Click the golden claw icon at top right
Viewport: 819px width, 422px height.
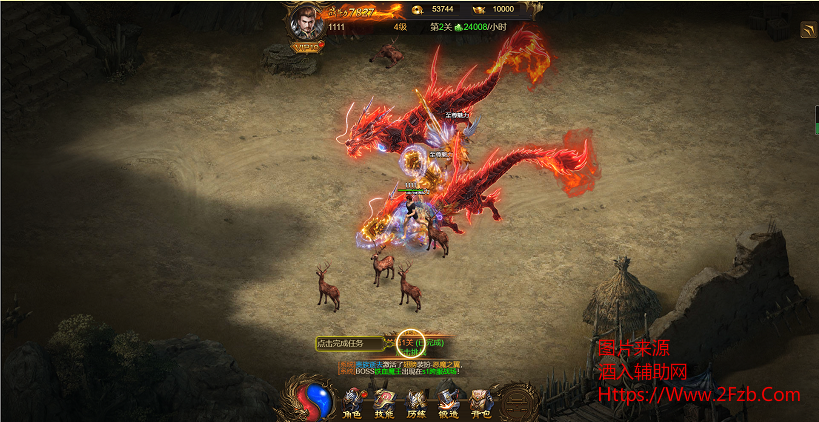point(807,31)
